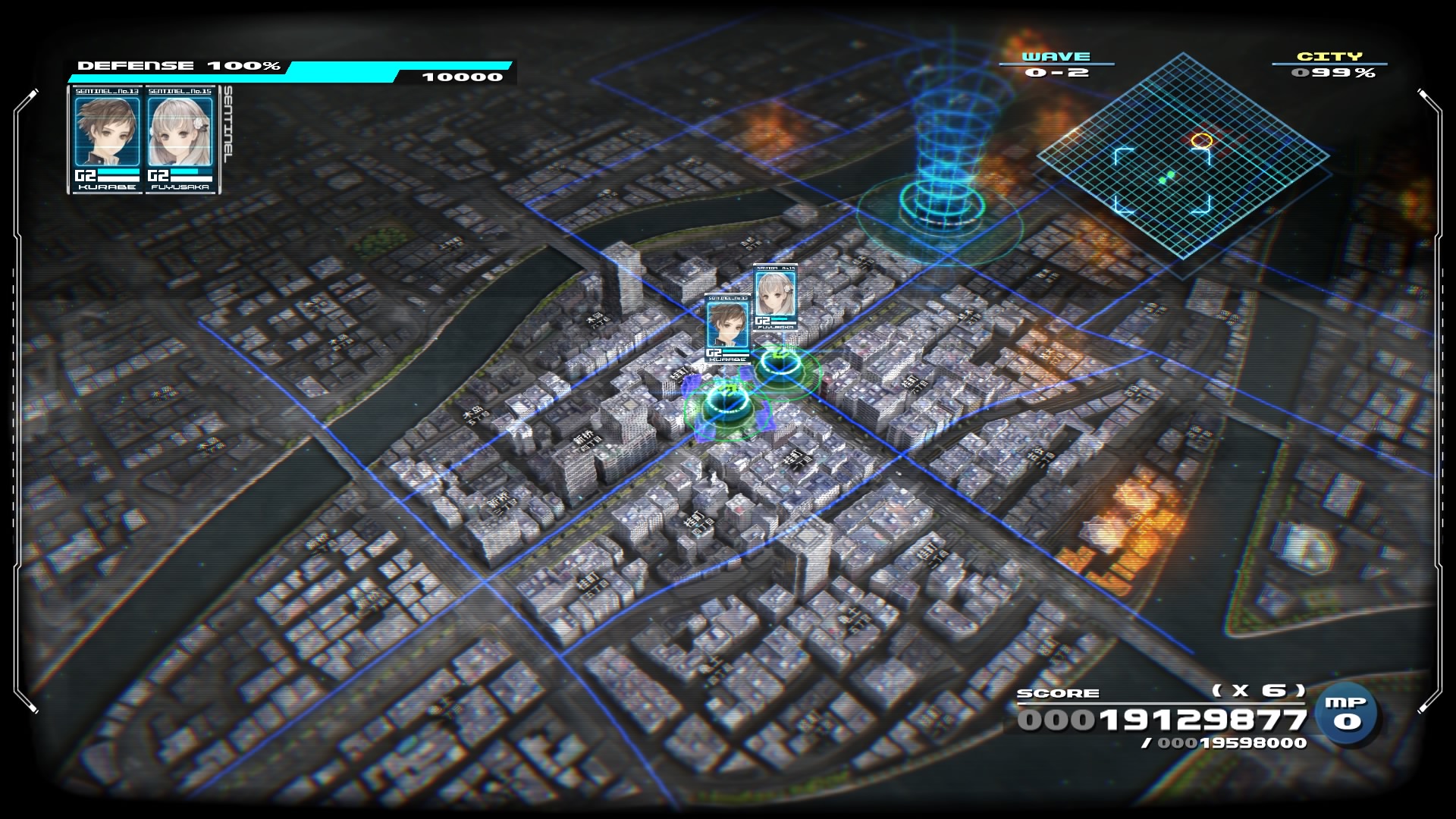The height and width of the screenshot is (819, 1456).
Task: Choose Kurabe's unit card on the city map
Action: [x=727, y=328]
